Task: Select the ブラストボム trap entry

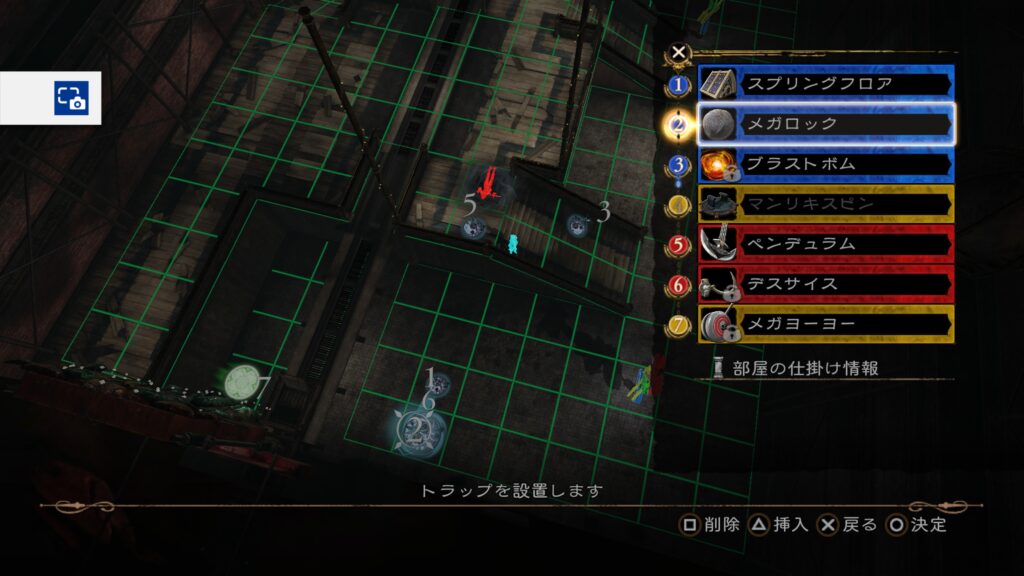Action: pyautogui.click(x=825, y=164)
